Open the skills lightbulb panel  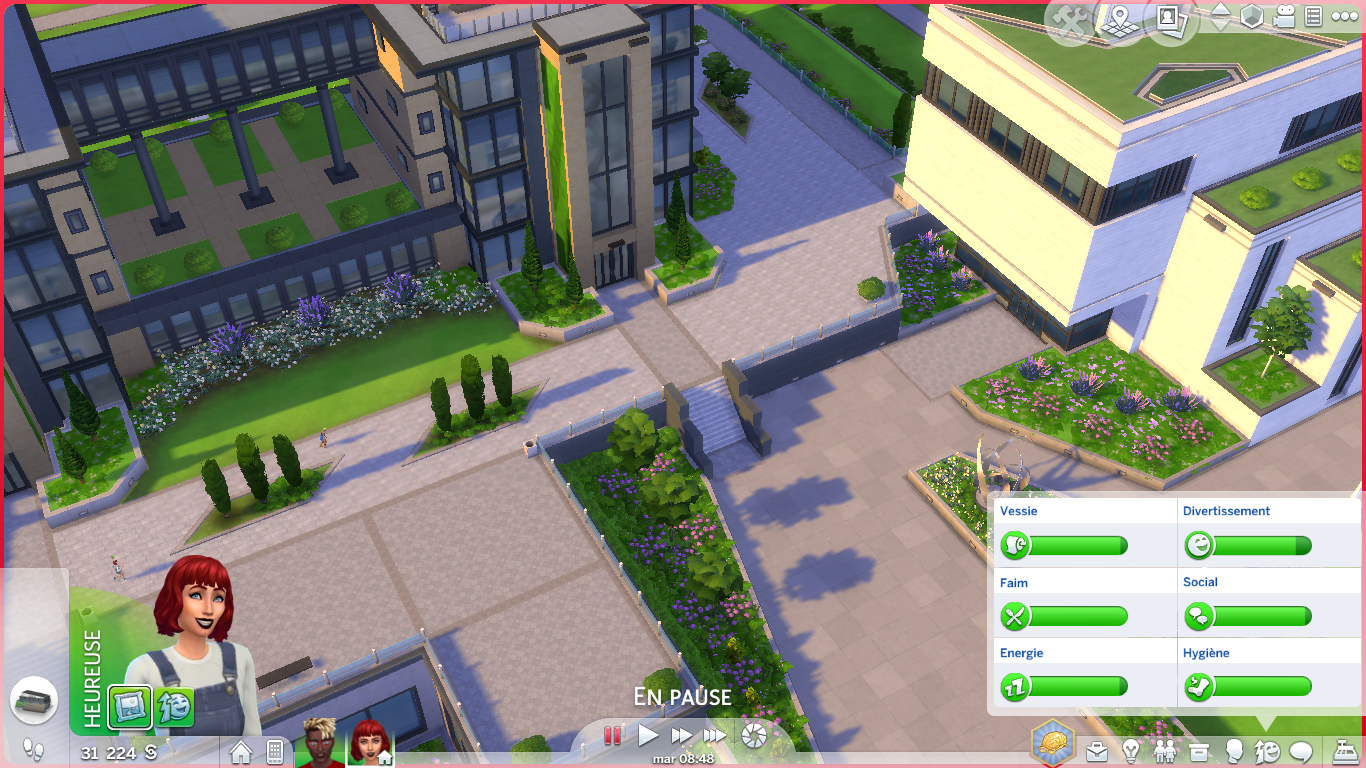[x=1131, y=751]
